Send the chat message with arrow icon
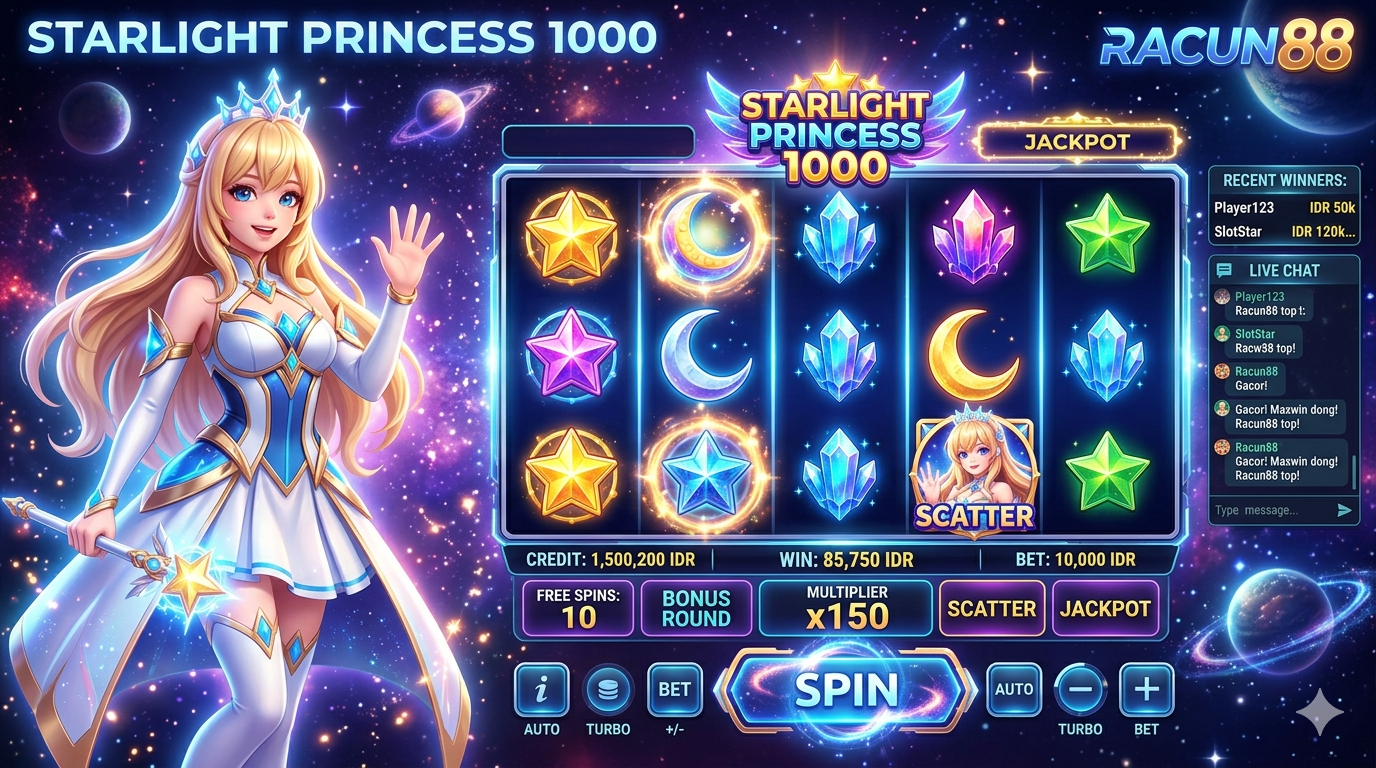This screenshot has width=1376, height=768. (x=1344, y=510)
